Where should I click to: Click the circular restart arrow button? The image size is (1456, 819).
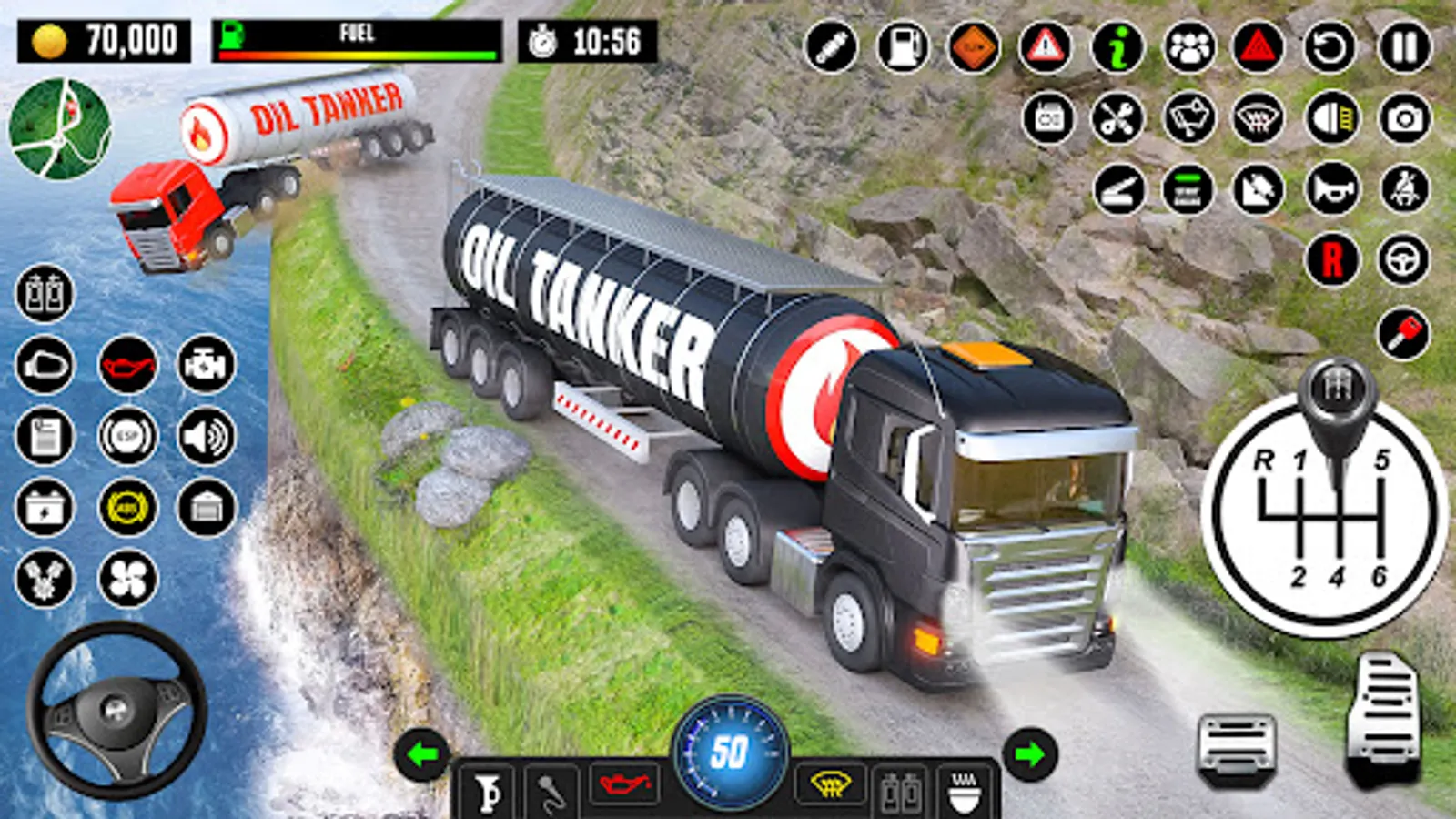[x=1330, y=46]
